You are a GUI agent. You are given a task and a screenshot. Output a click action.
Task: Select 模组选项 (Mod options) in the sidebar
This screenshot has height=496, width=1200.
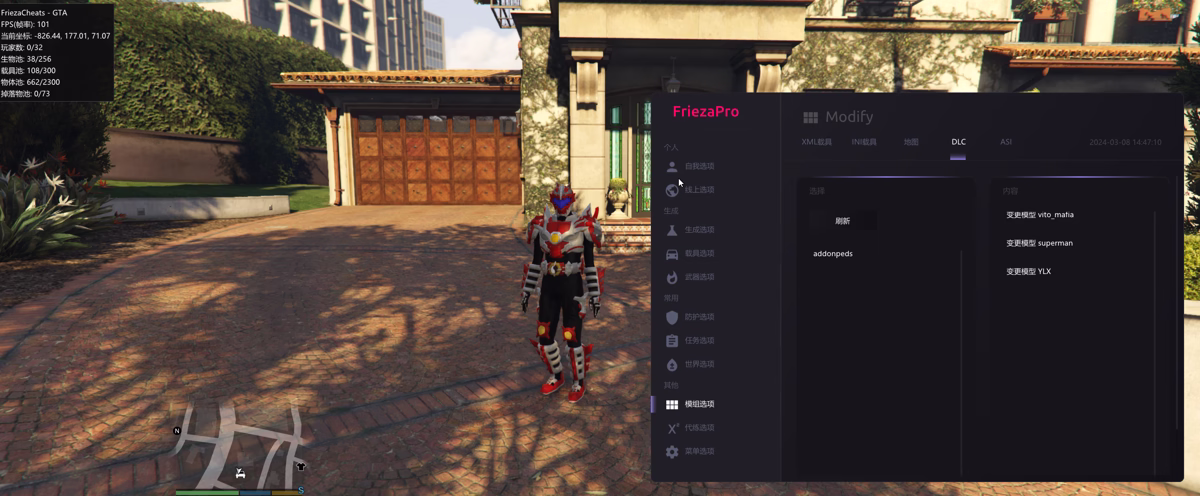click(x=699, y=404)
